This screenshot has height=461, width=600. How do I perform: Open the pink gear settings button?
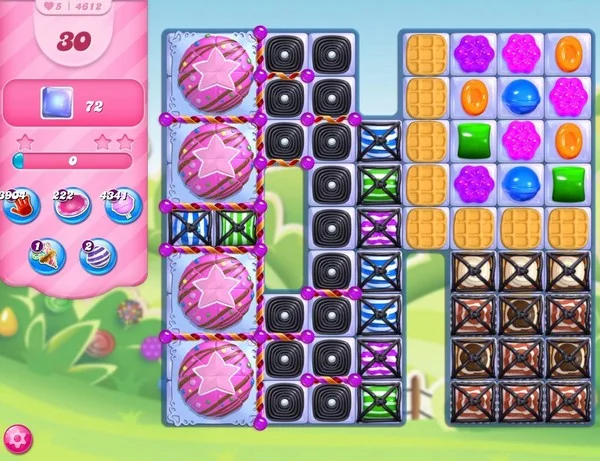tap(16, 437)
